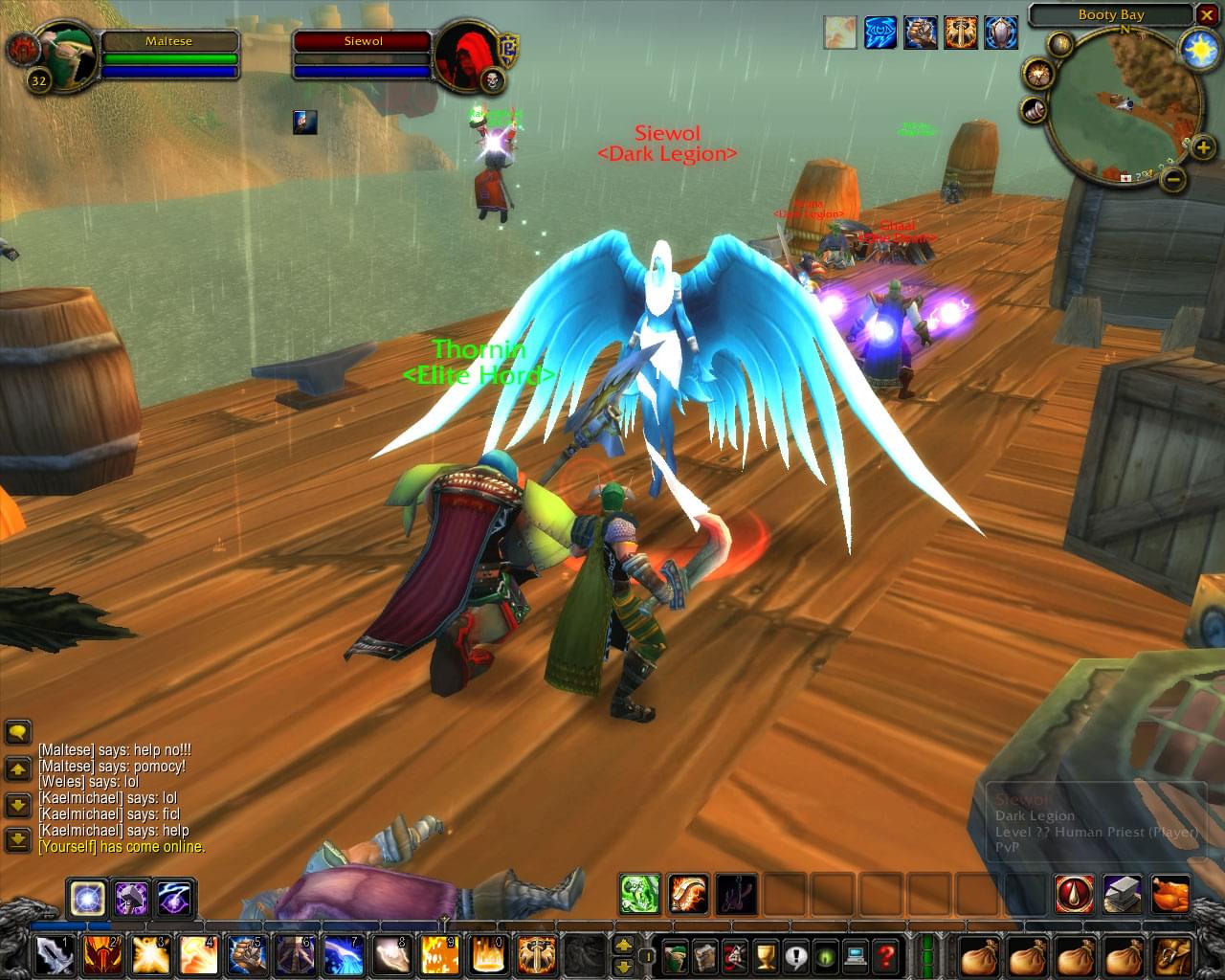The image size is (1225, 980).
Task: Open the character info micro button
Action: click(x=677, y=955)
